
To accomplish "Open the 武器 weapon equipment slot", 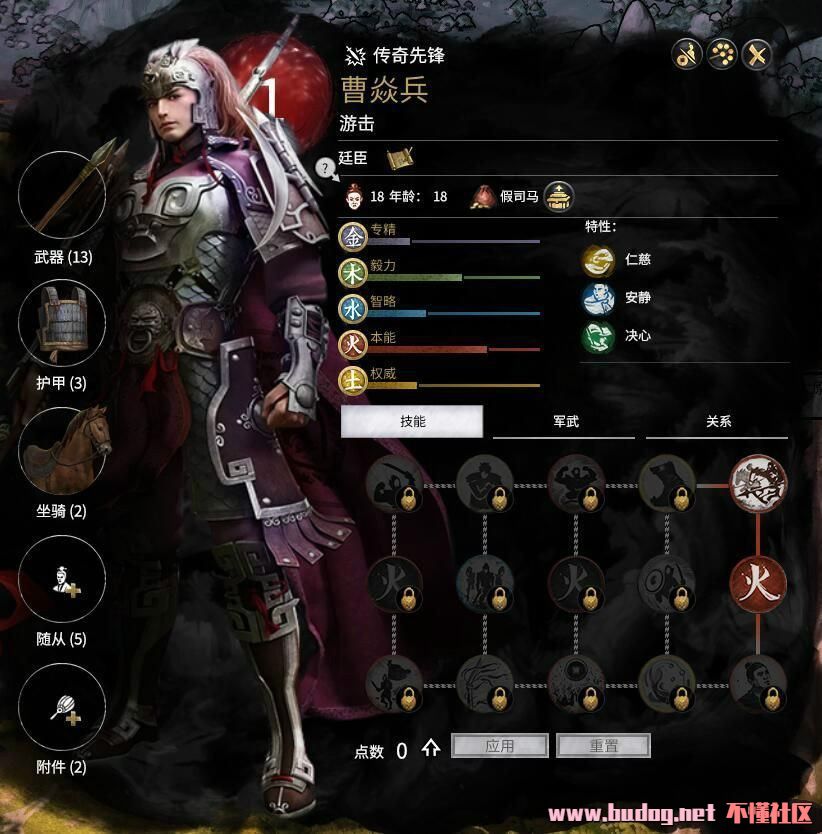I will (x=62, y=195).
